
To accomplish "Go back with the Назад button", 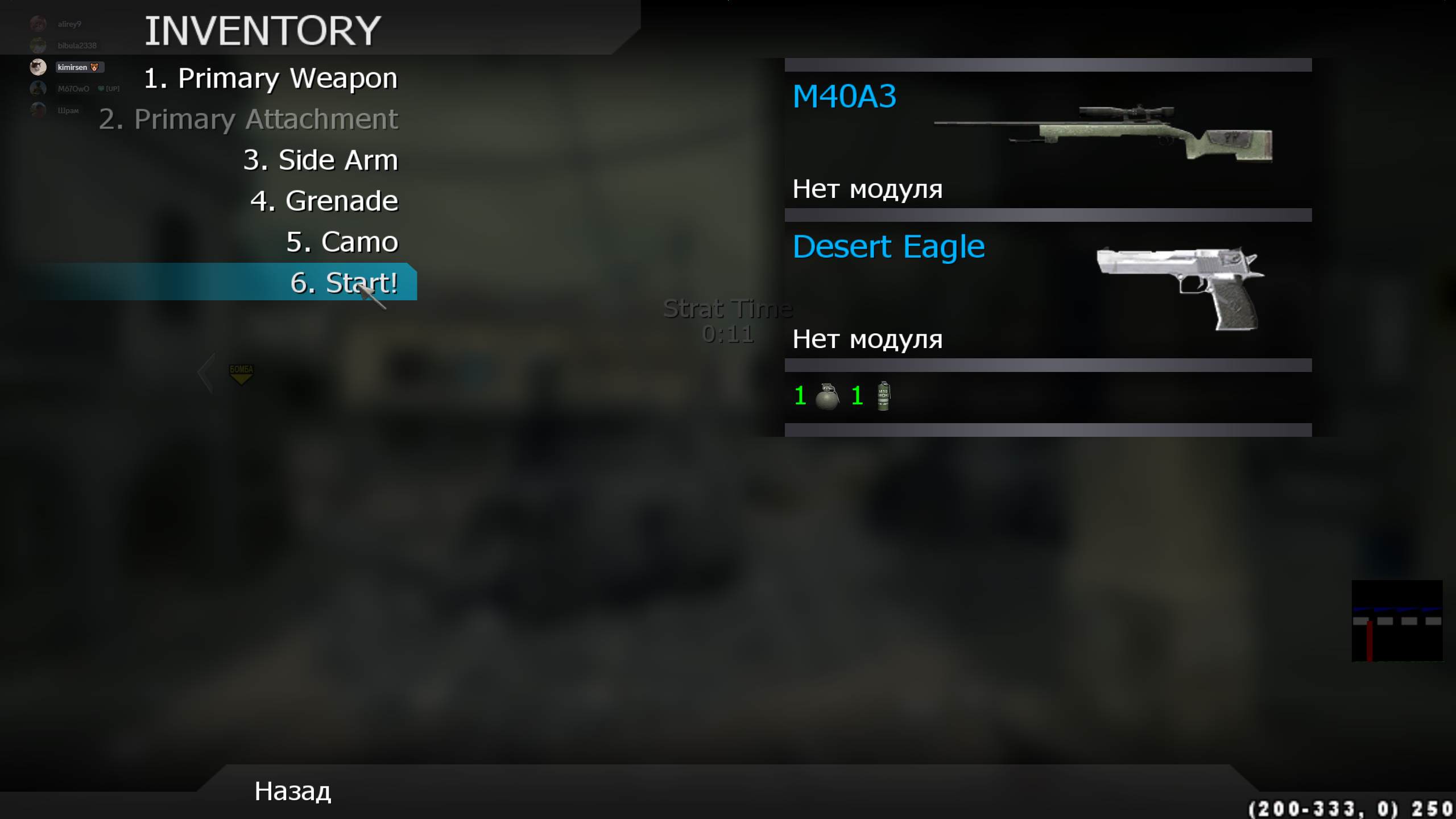I will [292, 791].
